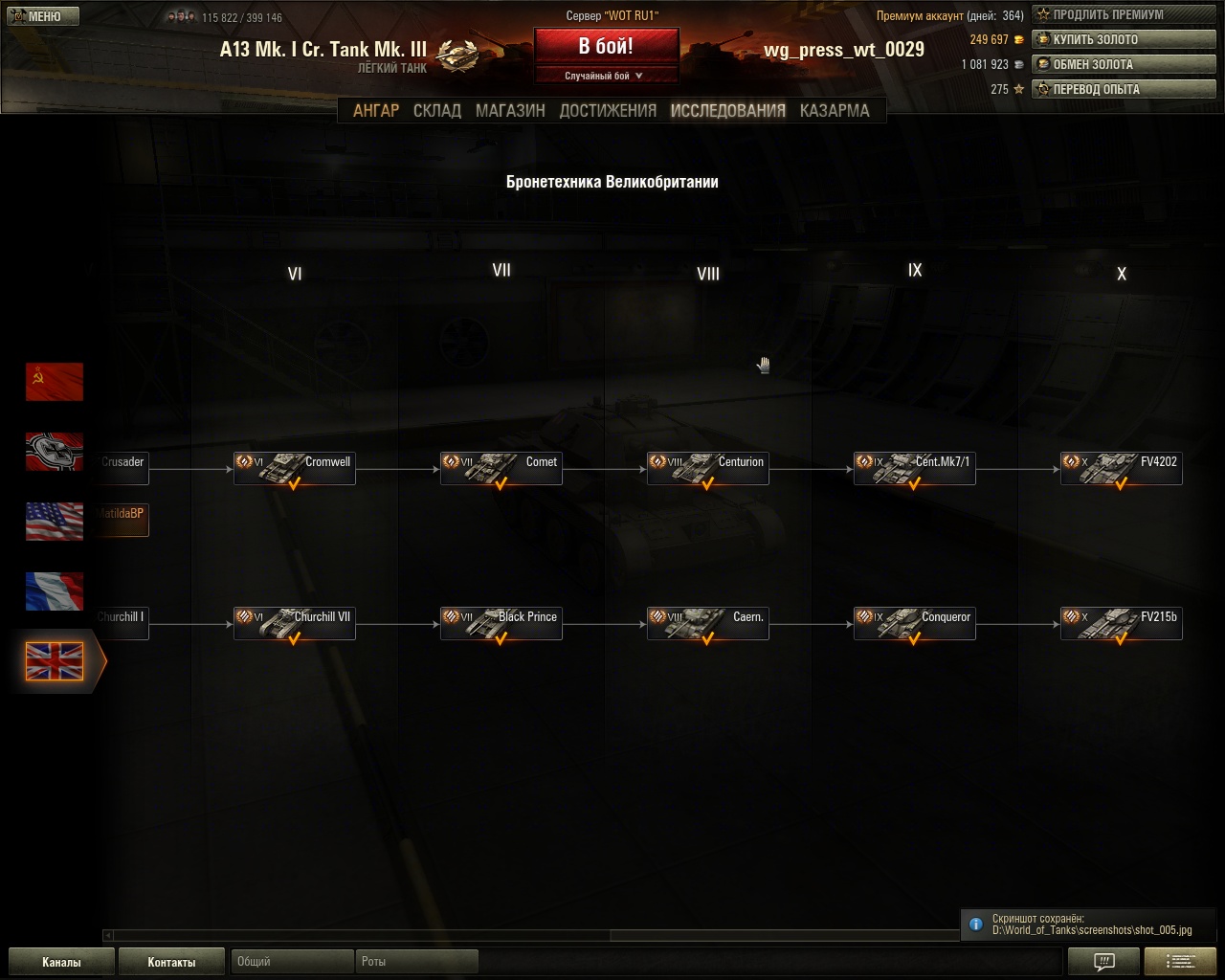Select the FV215b tank node
Viewport: 1225px width, 980px height.
coord(1122,624)
